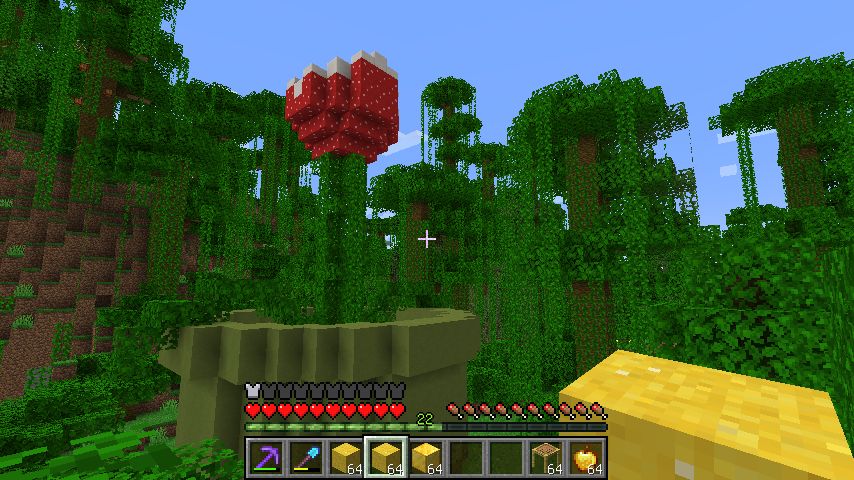Select the golden apple slot
Screen dimensions: 854x480
point(586,458)
